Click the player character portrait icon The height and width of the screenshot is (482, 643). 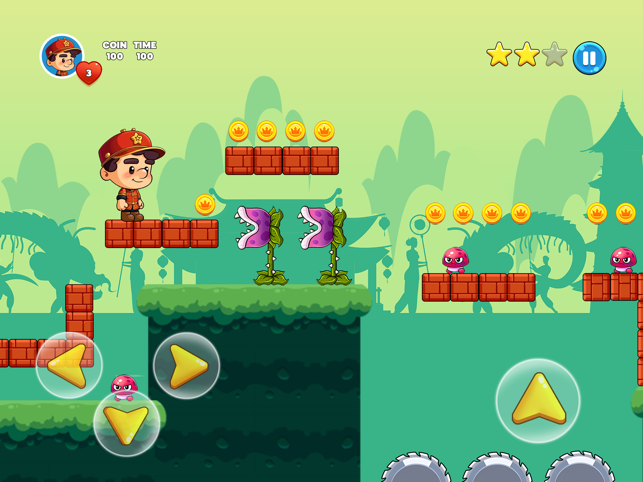[61, 55]
